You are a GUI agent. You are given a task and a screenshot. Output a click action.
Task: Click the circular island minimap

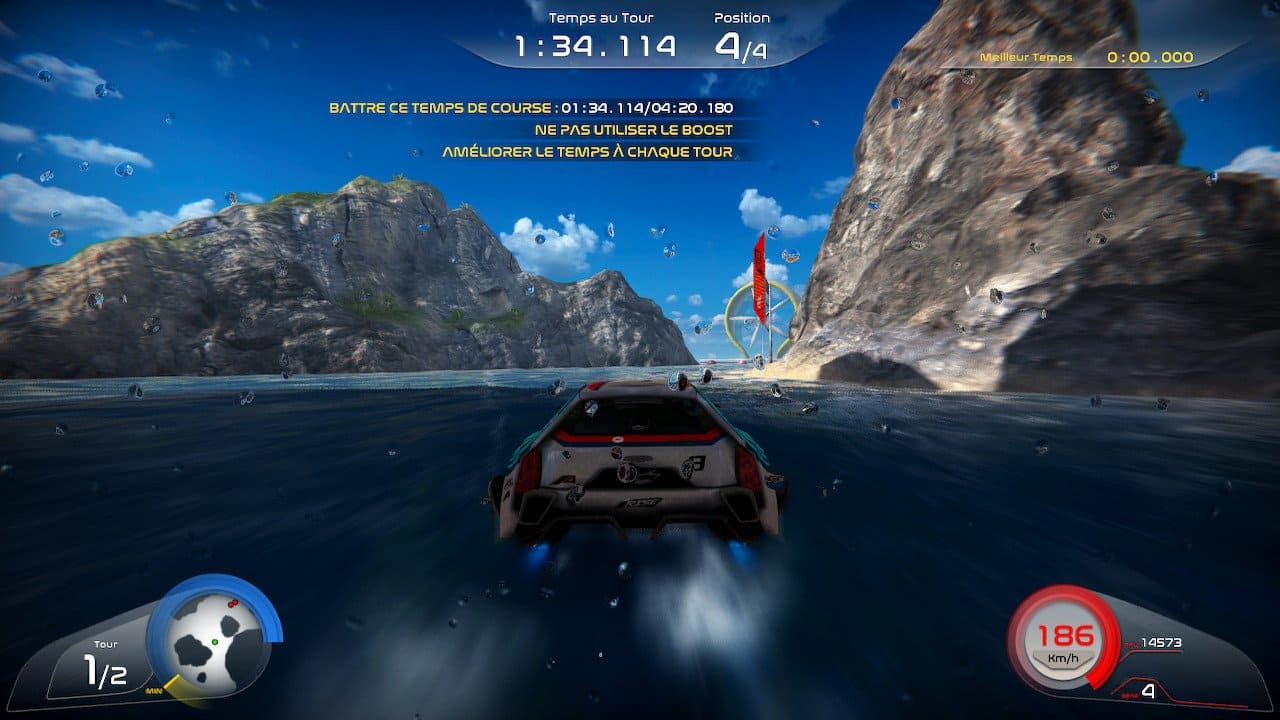tap(213, 641)
